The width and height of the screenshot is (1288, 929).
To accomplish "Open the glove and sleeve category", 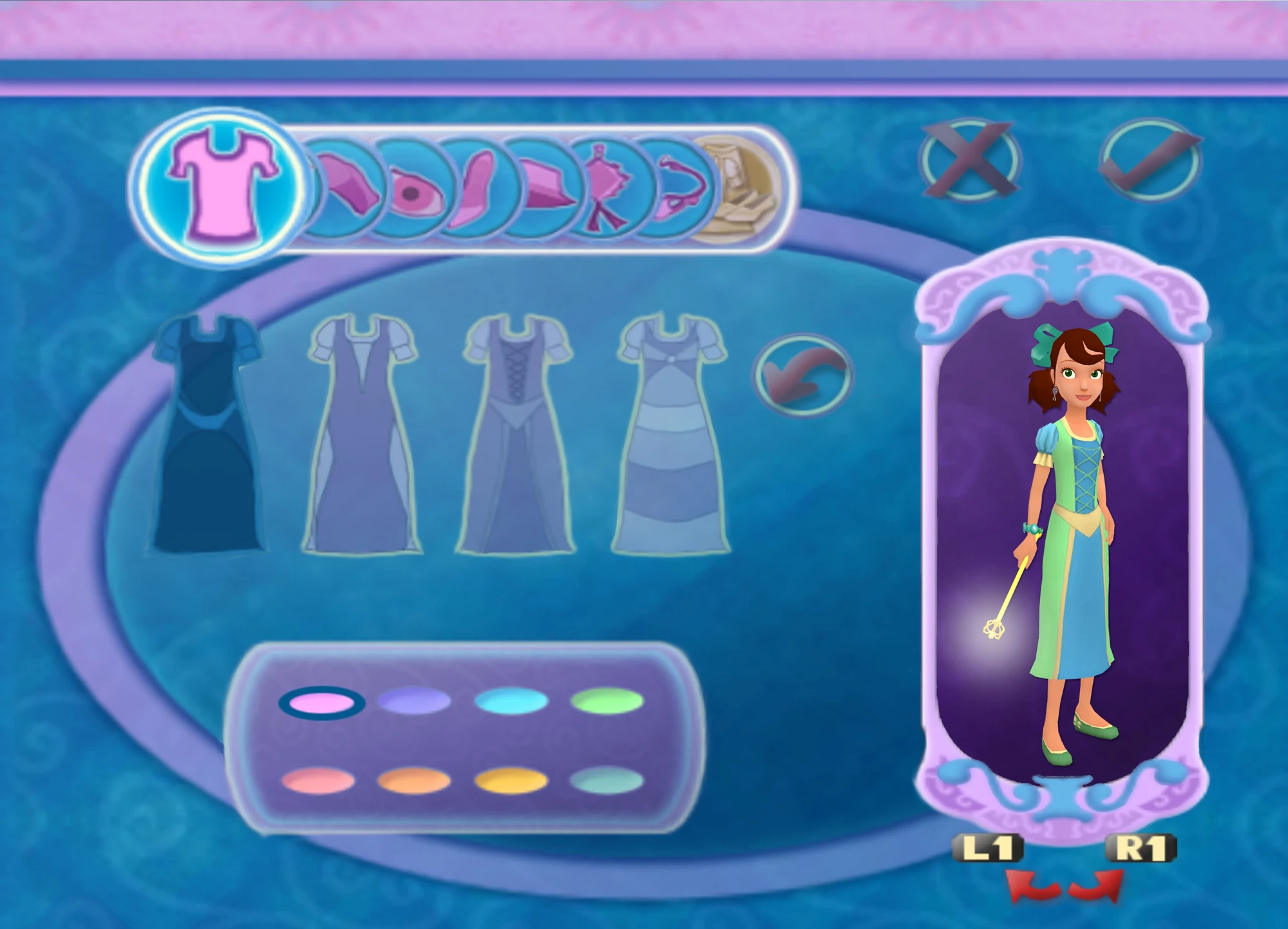I will point(348,187).
